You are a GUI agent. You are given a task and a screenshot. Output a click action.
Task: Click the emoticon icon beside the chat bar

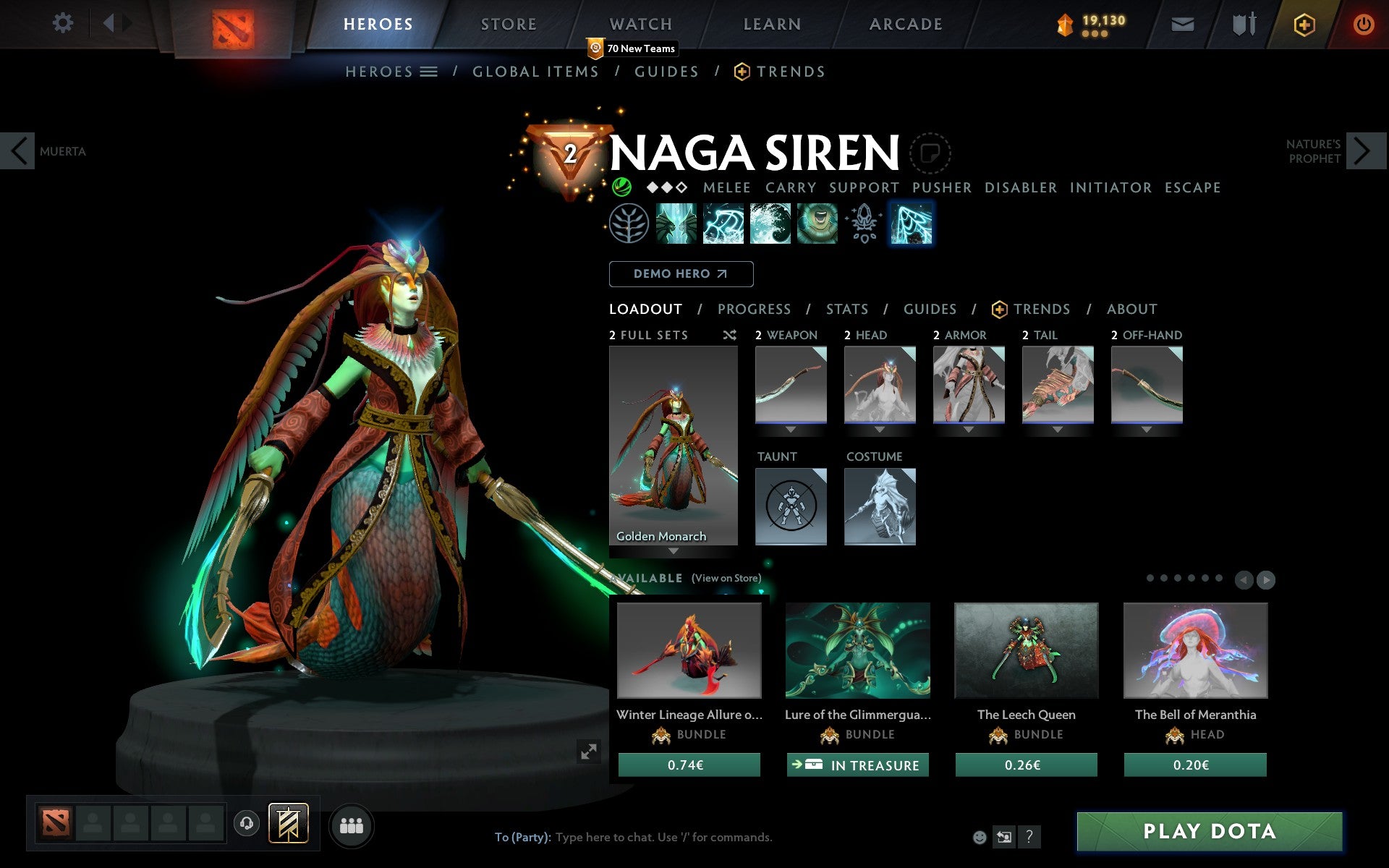[x=981, y=837]
